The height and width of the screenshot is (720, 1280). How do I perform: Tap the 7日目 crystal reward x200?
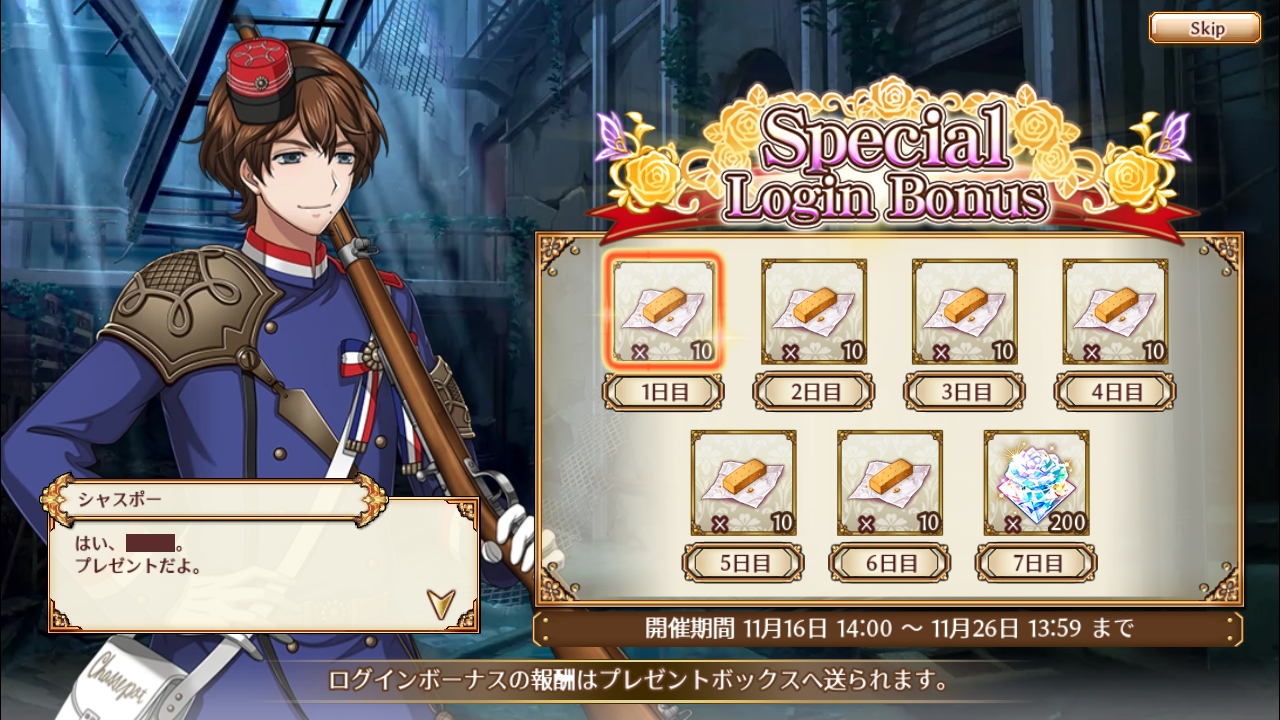(1036, 482)
